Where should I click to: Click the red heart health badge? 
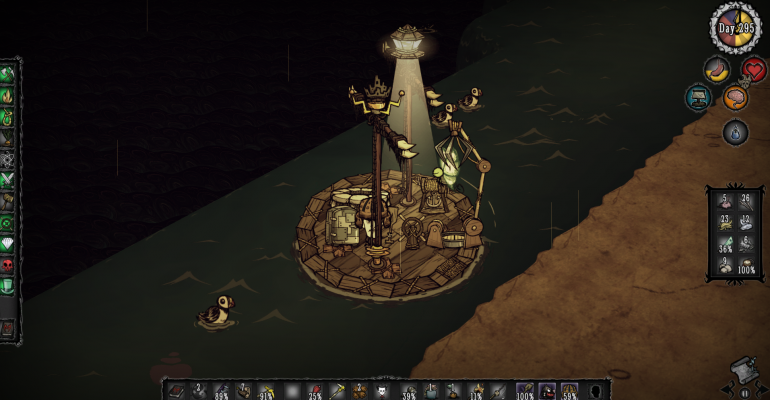[x=754, y=70]
